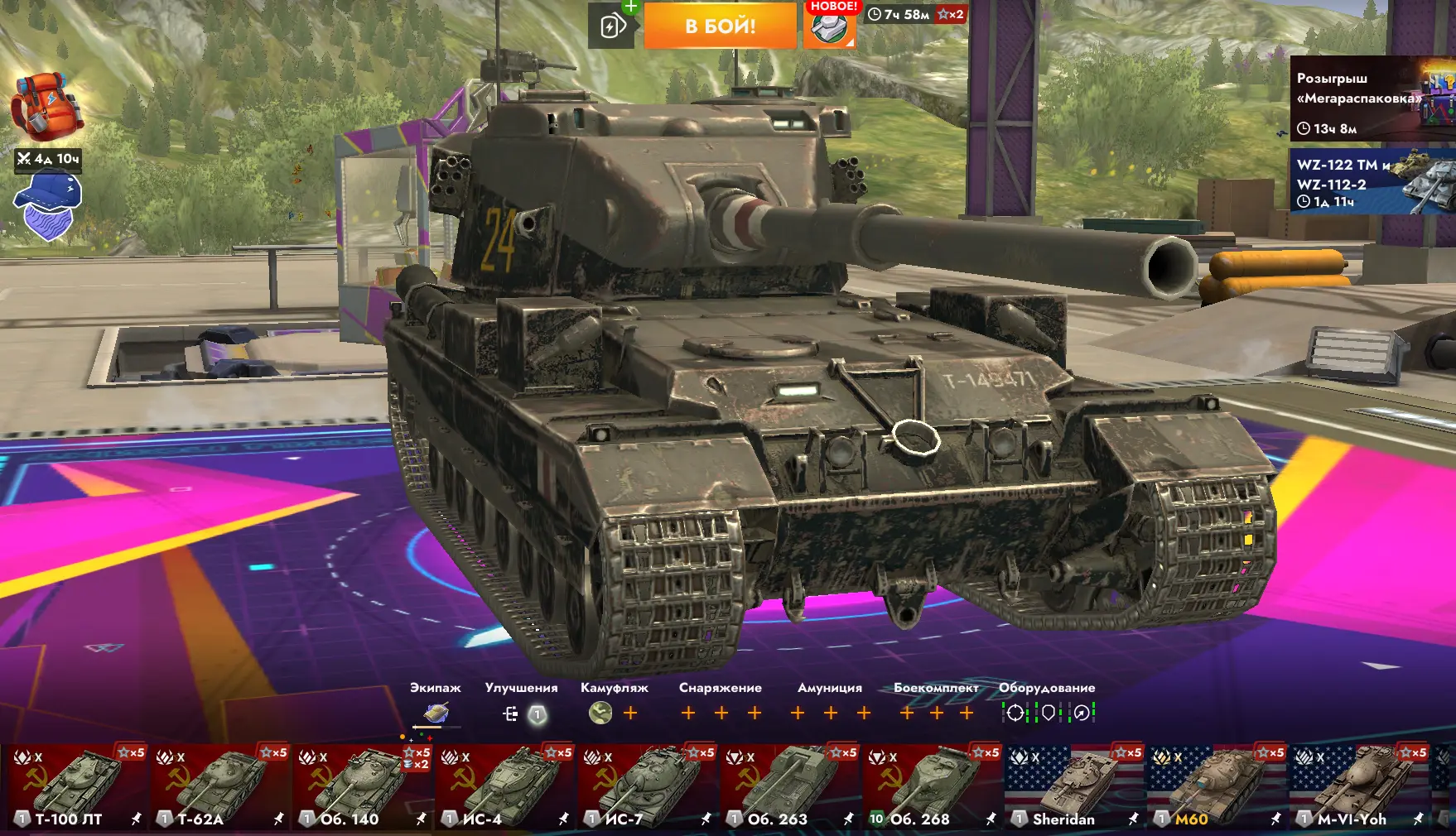Start battle with the В БОЙ! button
Image resolution: width=1456 pixels, height=836 pixels.
coord(720,26)
